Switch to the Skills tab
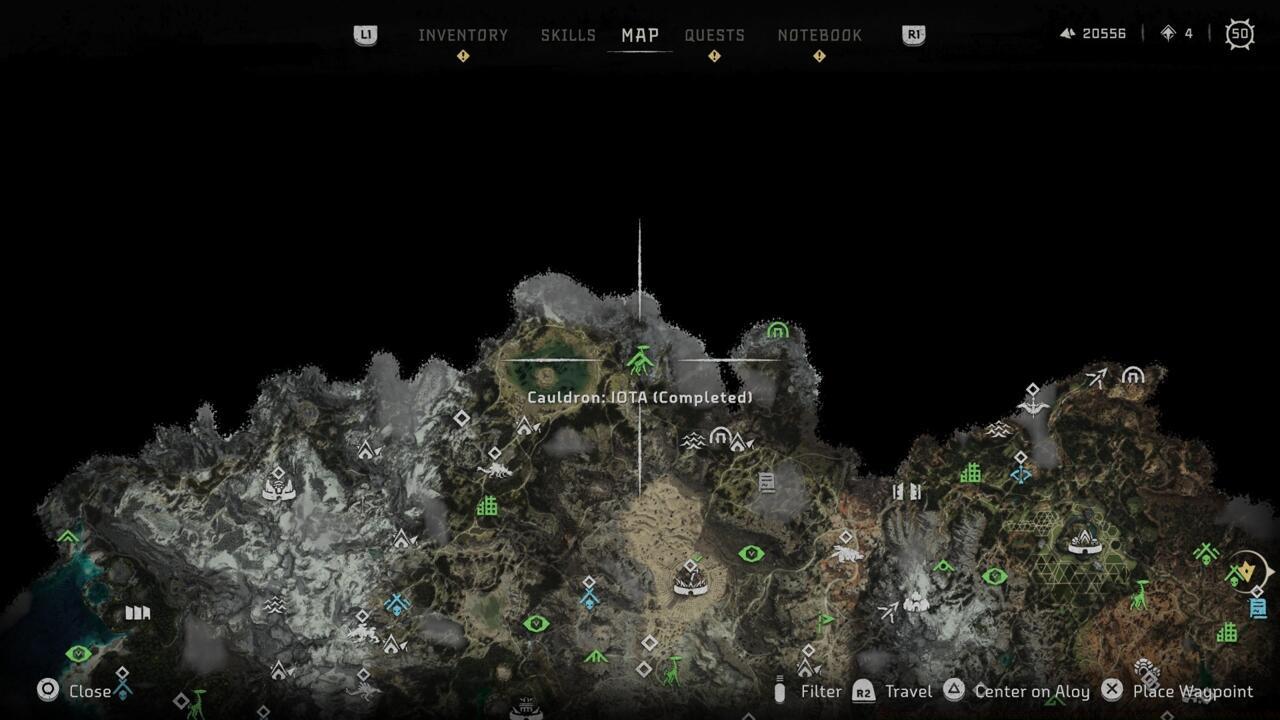This screenshot has width=1280, height=720. pos(568,35)
